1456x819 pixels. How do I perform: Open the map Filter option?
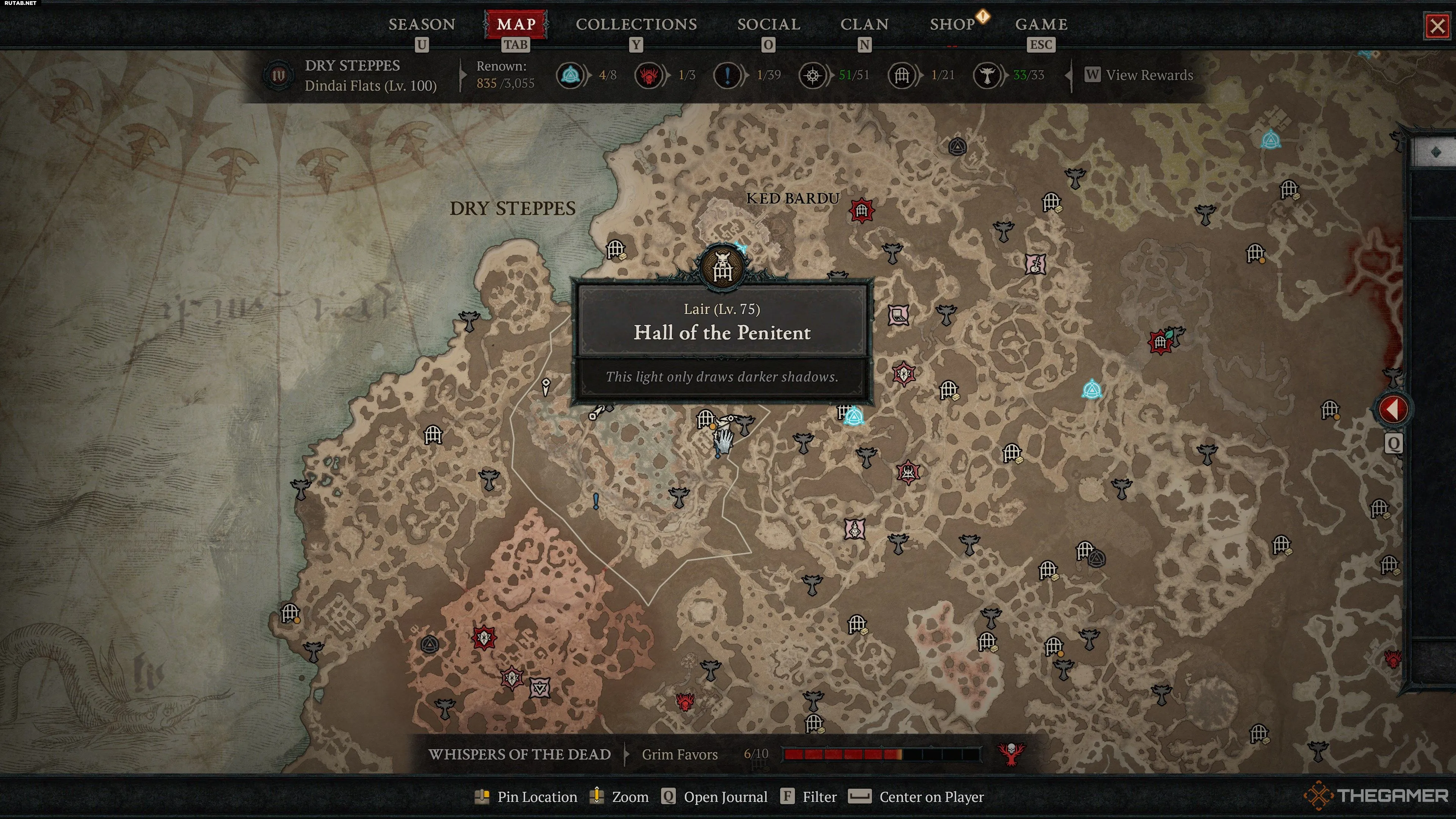click(819, 796)
